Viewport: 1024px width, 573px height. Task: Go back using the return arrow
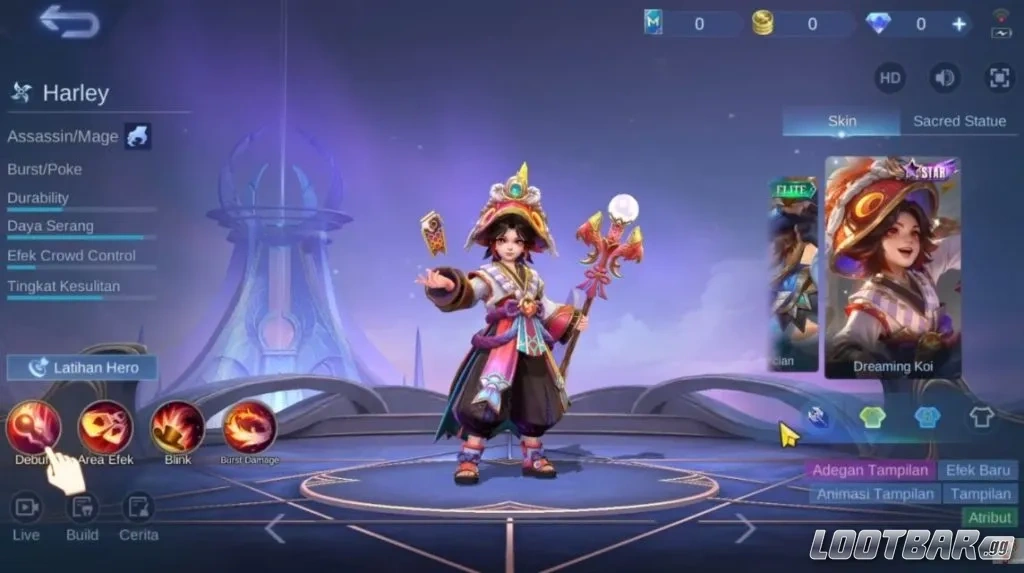tap(70, 21)
